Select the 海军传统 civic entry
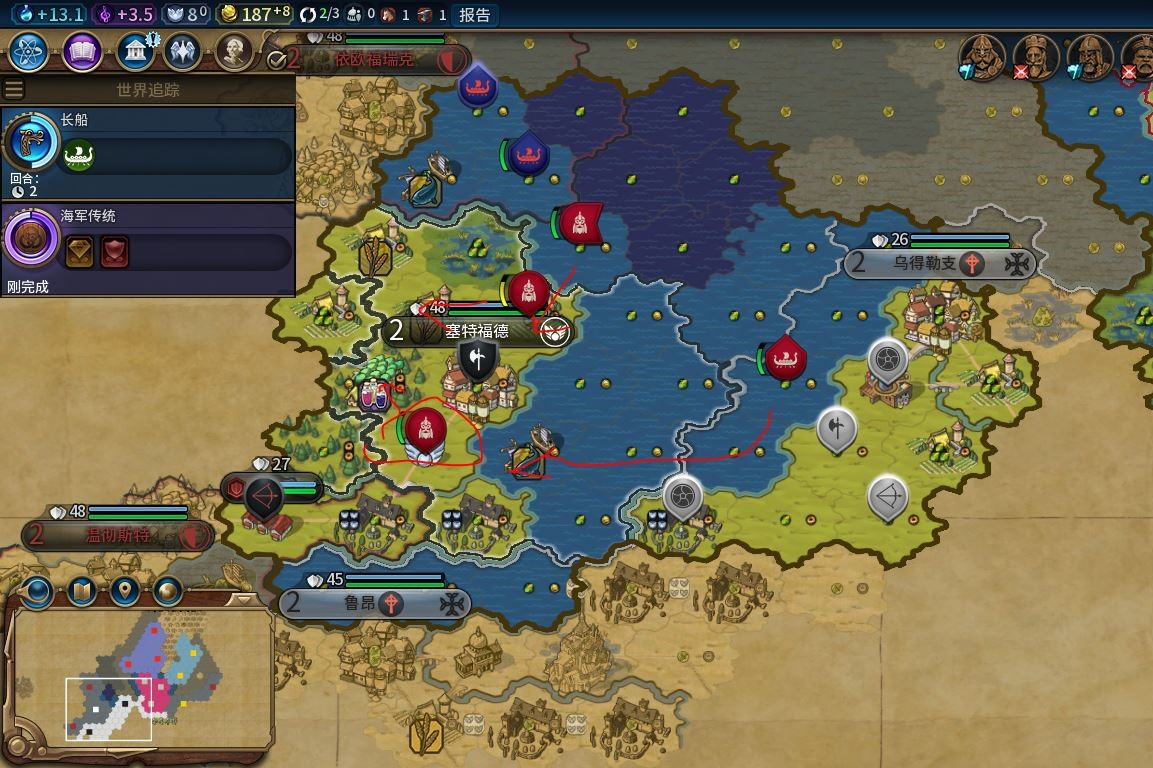 tap(148, 240)
